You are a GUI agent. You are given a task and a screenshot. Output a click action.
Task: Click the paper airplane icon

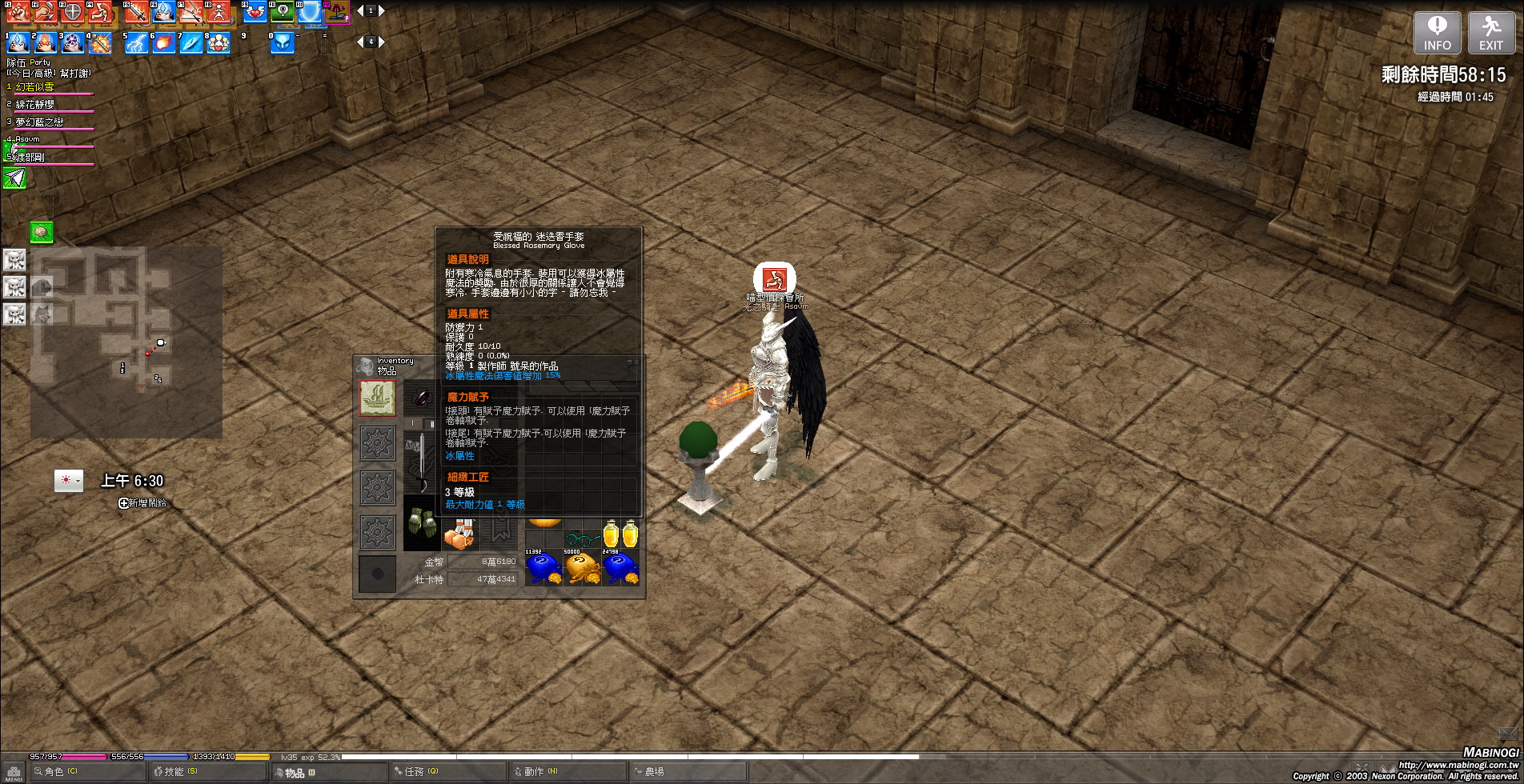(14, 178)
